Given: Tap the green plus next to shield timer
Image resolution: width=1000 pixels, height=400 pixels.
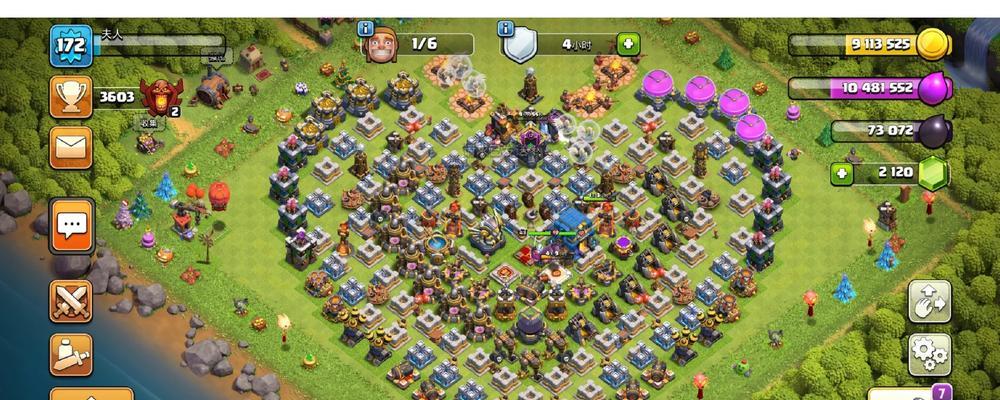Looking at the screenshot, I should (x=628, y=44).
